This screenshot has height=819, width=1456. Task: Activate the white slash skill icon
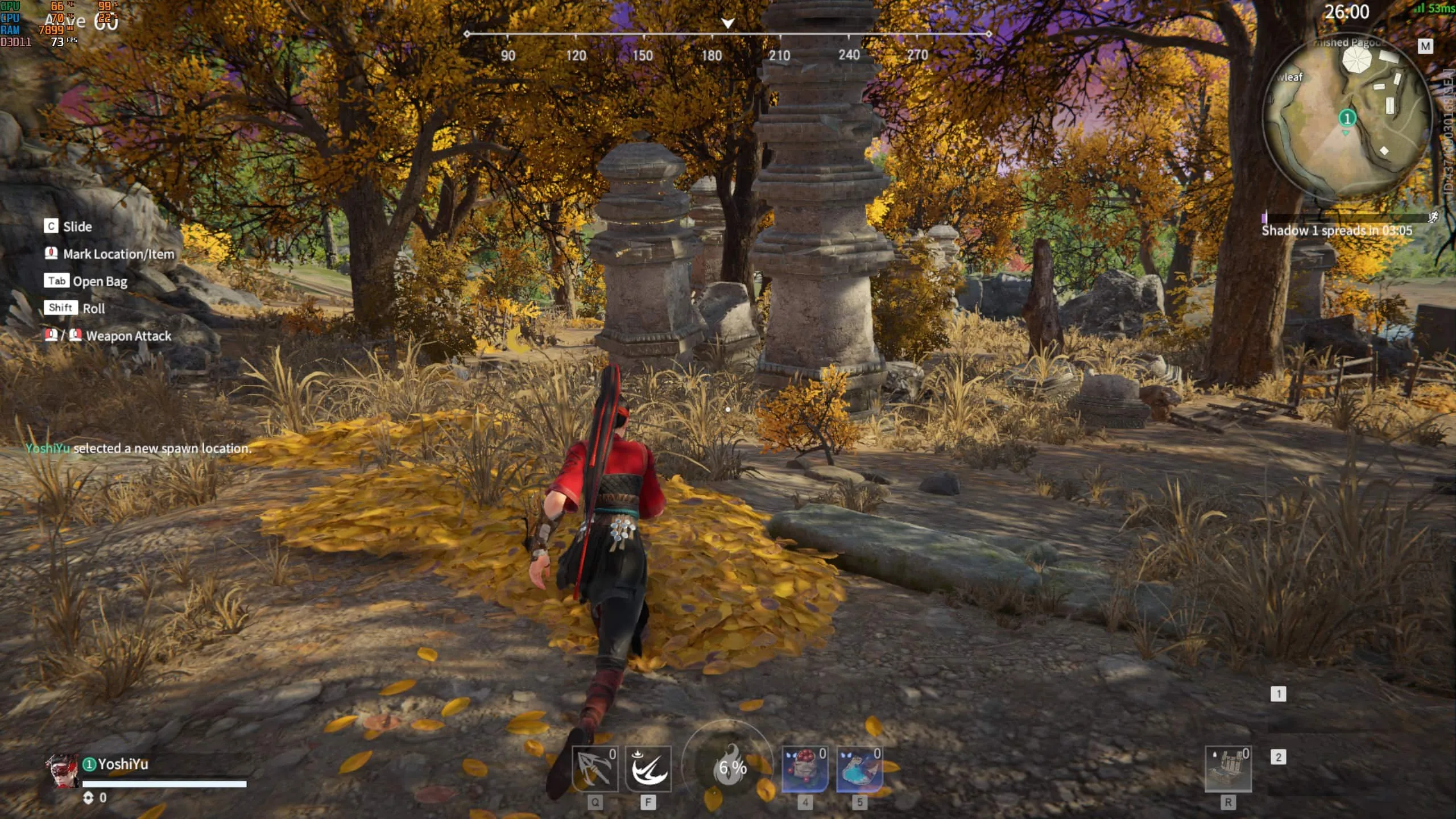648,769
